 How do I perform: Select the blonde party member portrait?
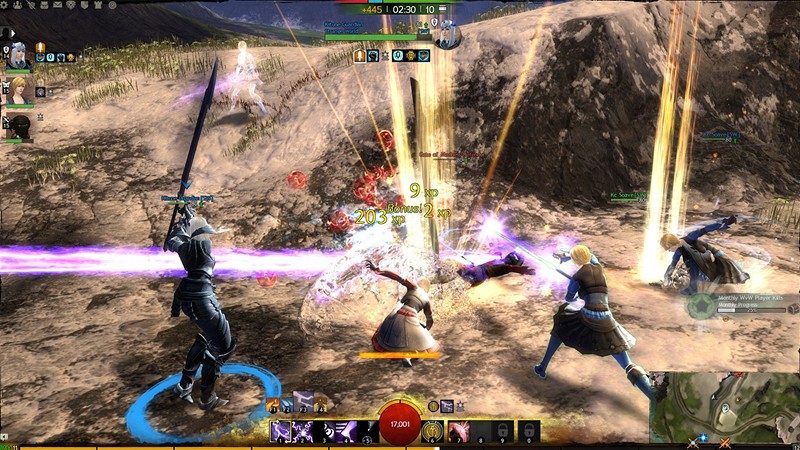pos(17,91)
